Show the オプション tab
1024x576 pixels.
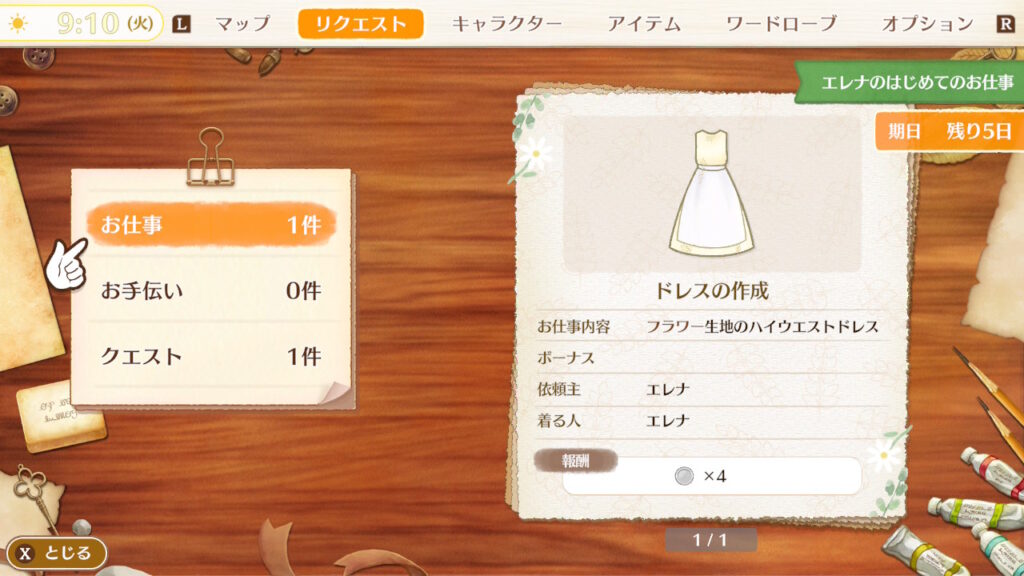[927, 24]
